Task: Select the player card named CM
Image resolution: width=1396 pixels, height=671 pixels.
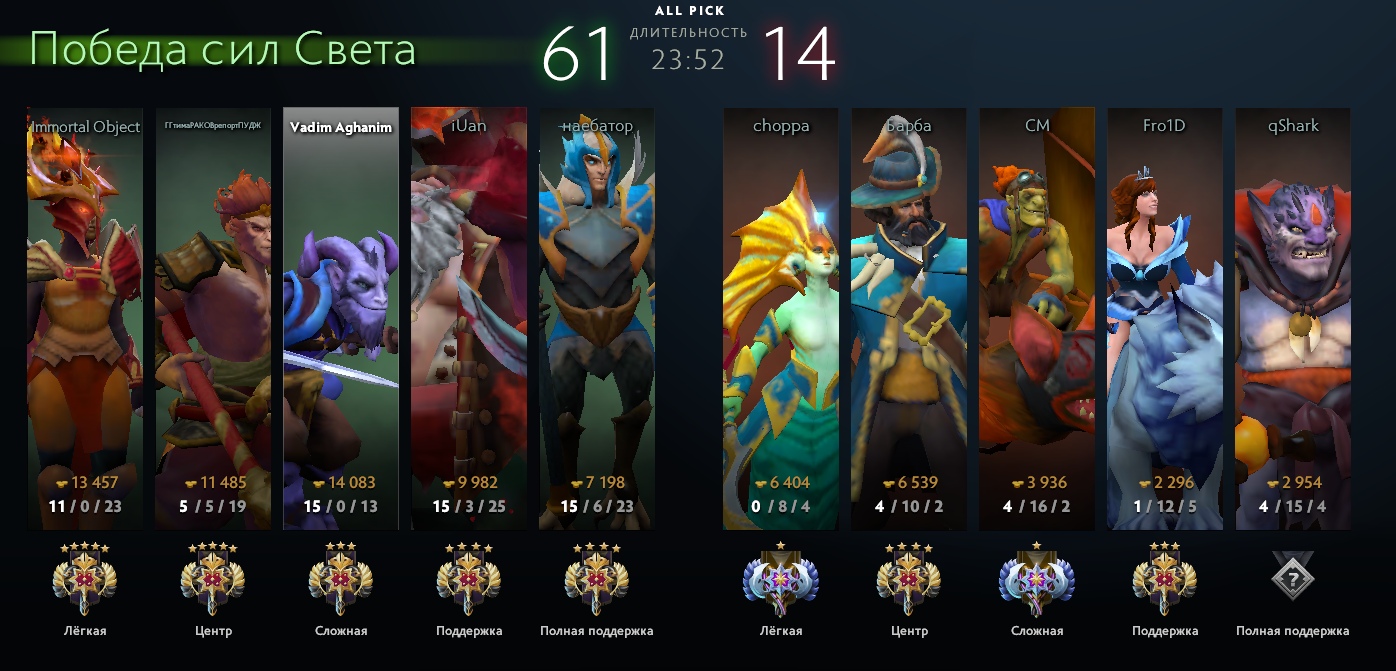Action: pos(1037,318)
